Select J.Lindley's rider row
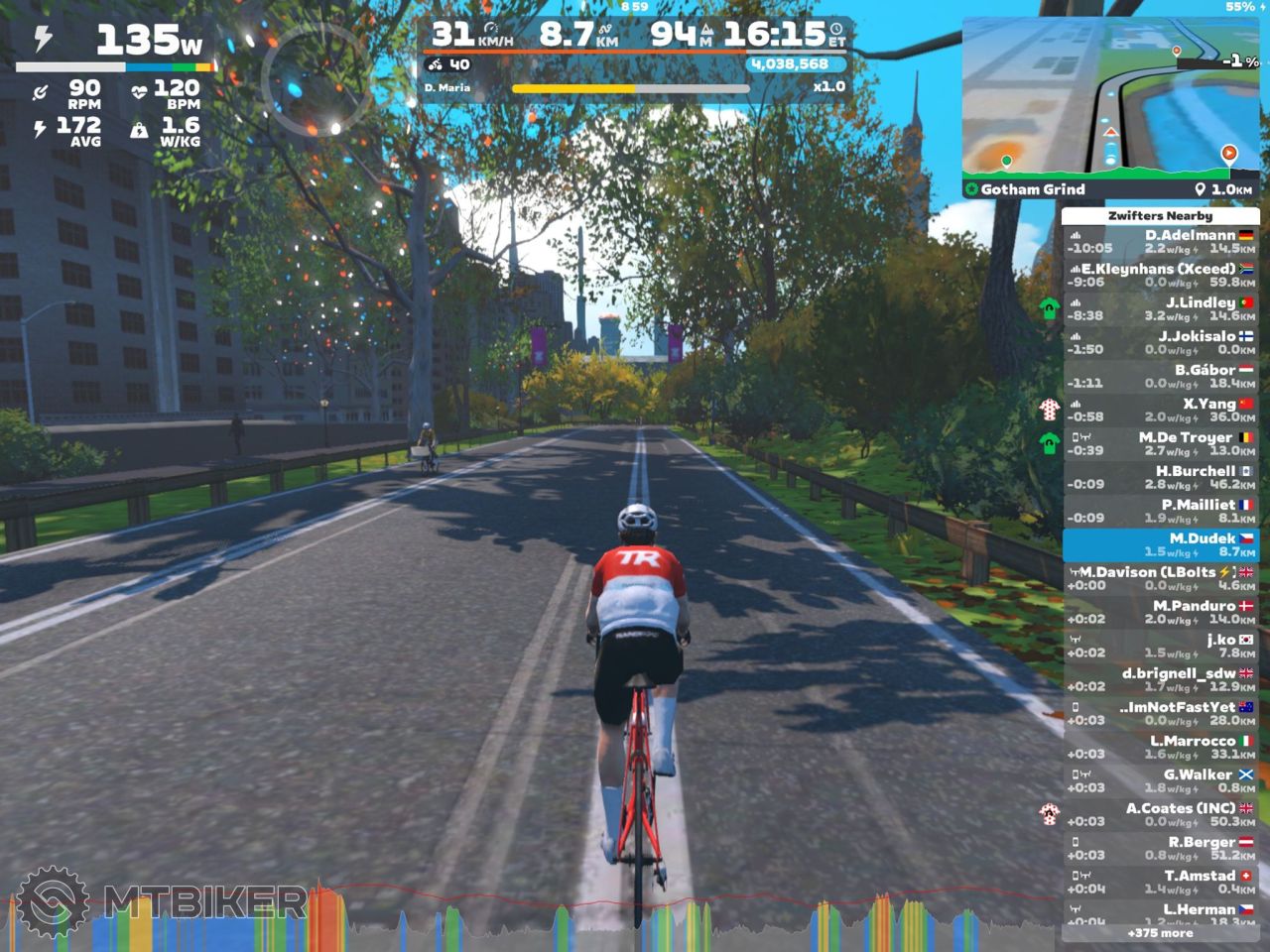This screenshot has width=1270, height=952. pos(1161,309)
